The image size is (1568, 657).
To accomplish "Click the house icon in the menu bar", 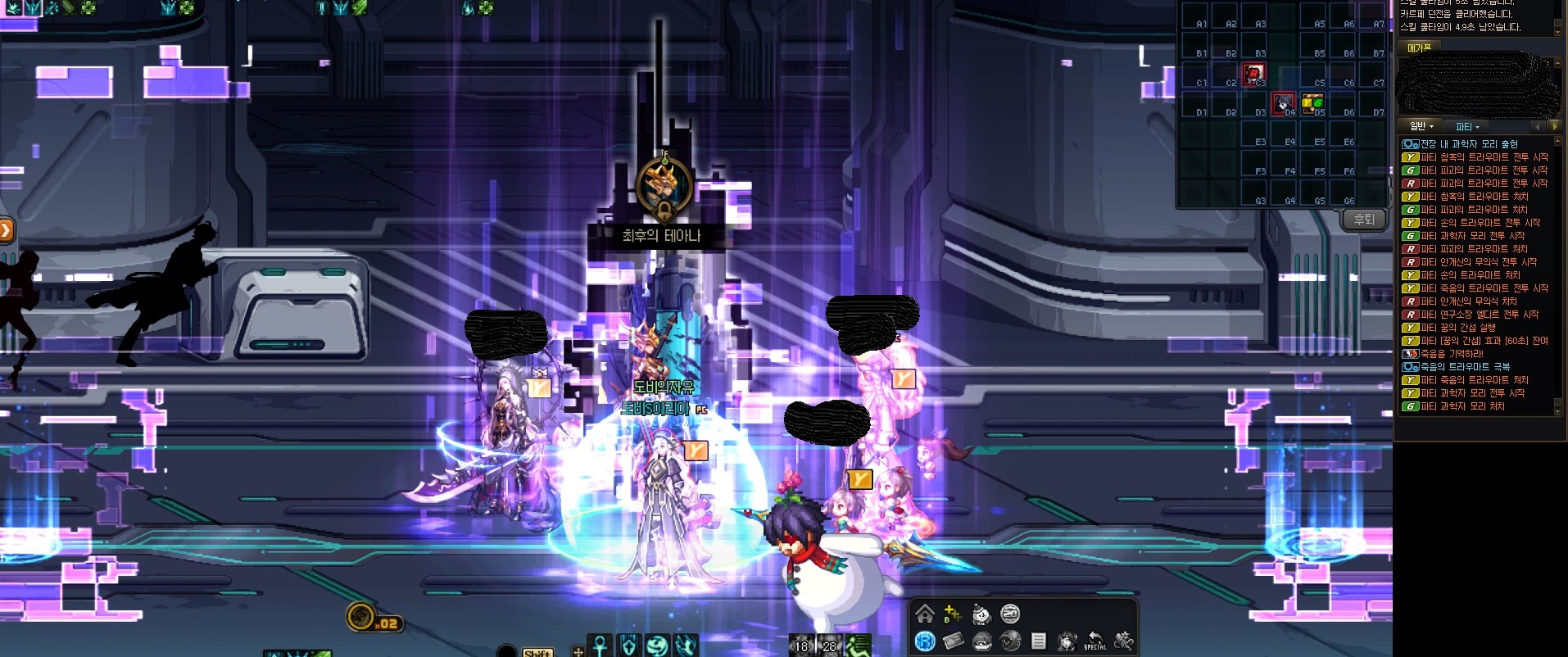I will (x=925, y=614).
